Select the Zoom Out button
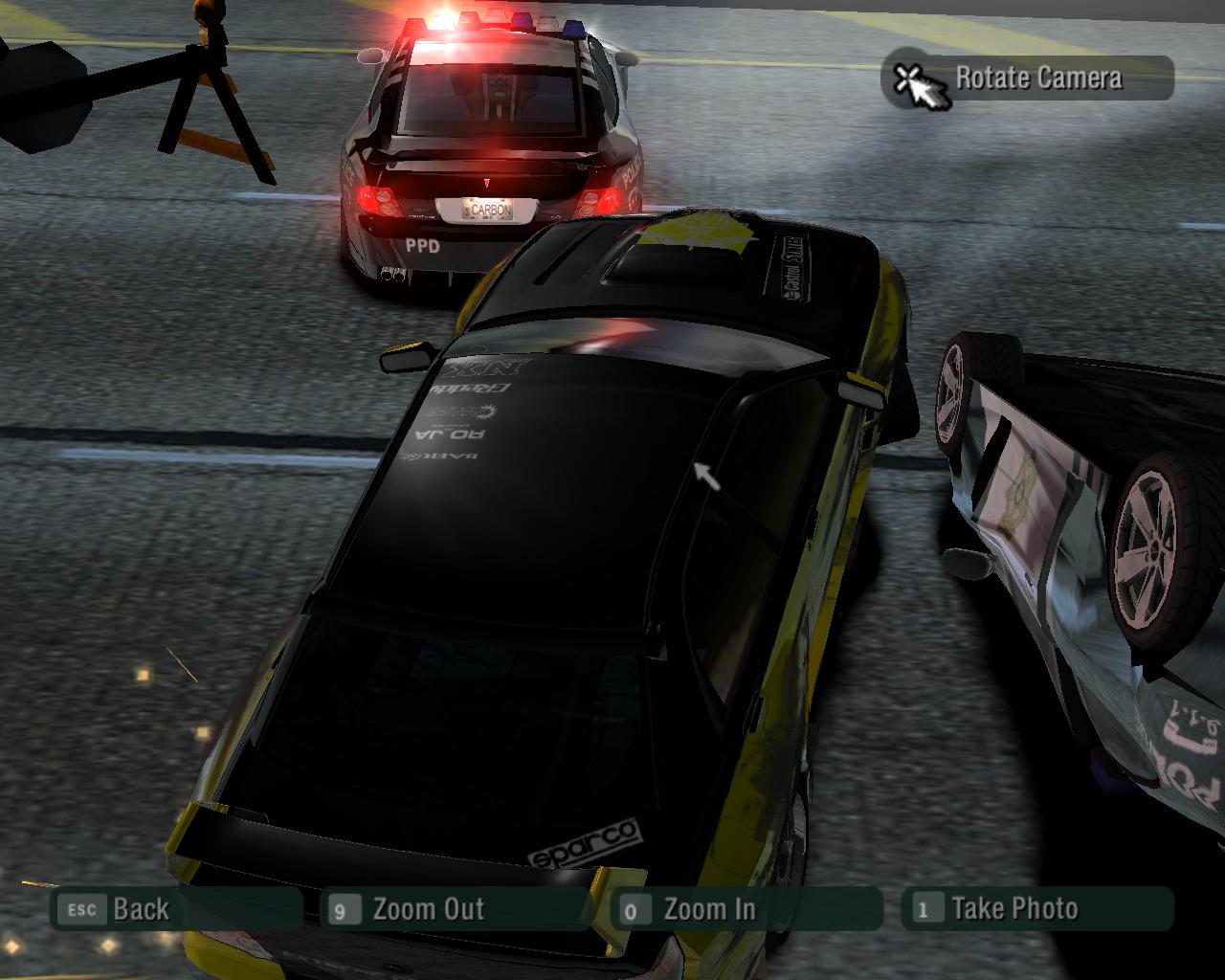Image resolution: width=1225 pixels, height=980 pixels. coord(456,909)
